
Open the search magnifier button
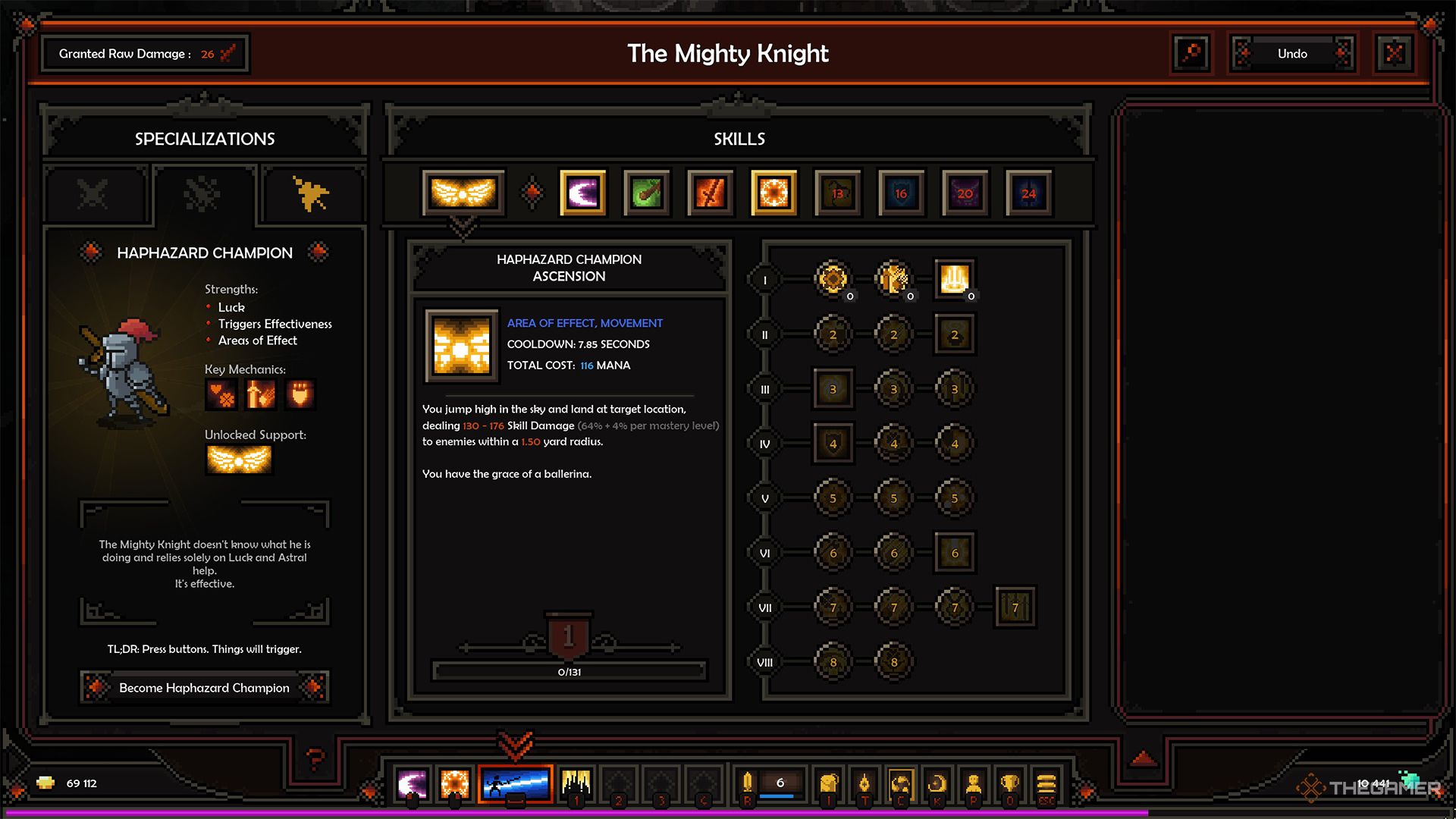pyautogui.click(x=1191, y=54)
